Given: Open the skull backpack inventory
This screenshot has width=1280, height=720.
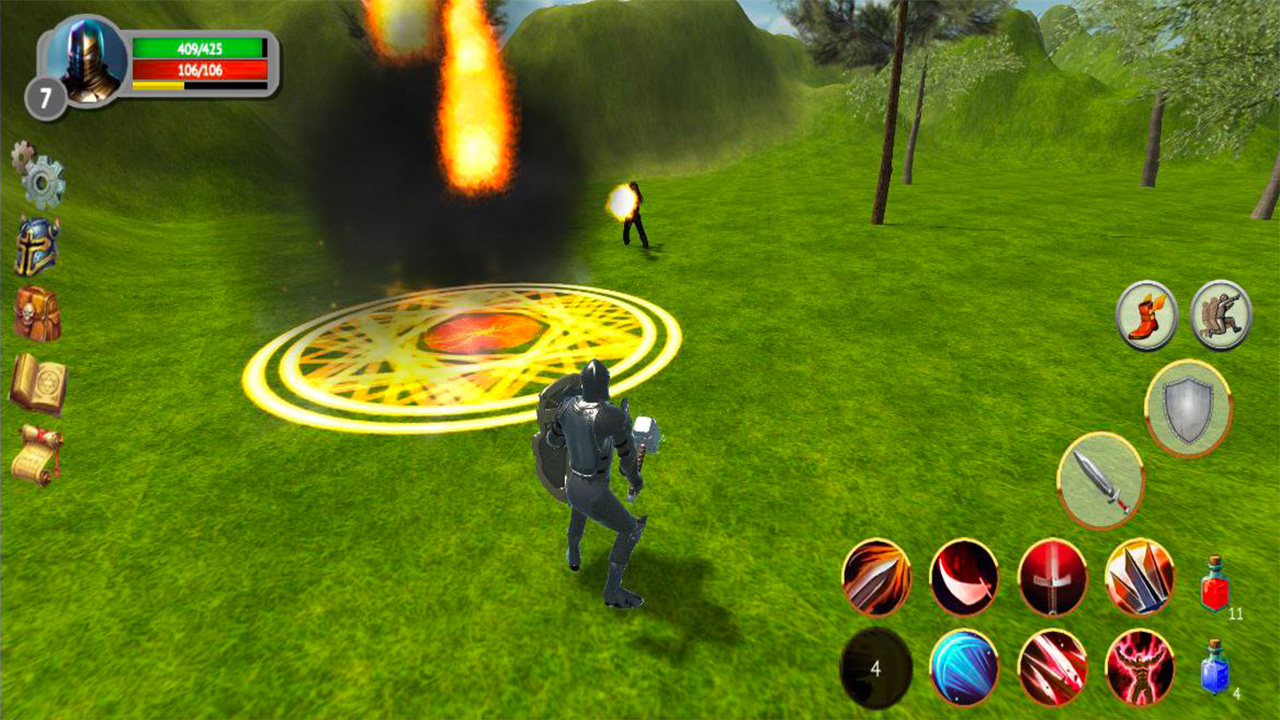Looking at the screenshot, I should [35, 311].
